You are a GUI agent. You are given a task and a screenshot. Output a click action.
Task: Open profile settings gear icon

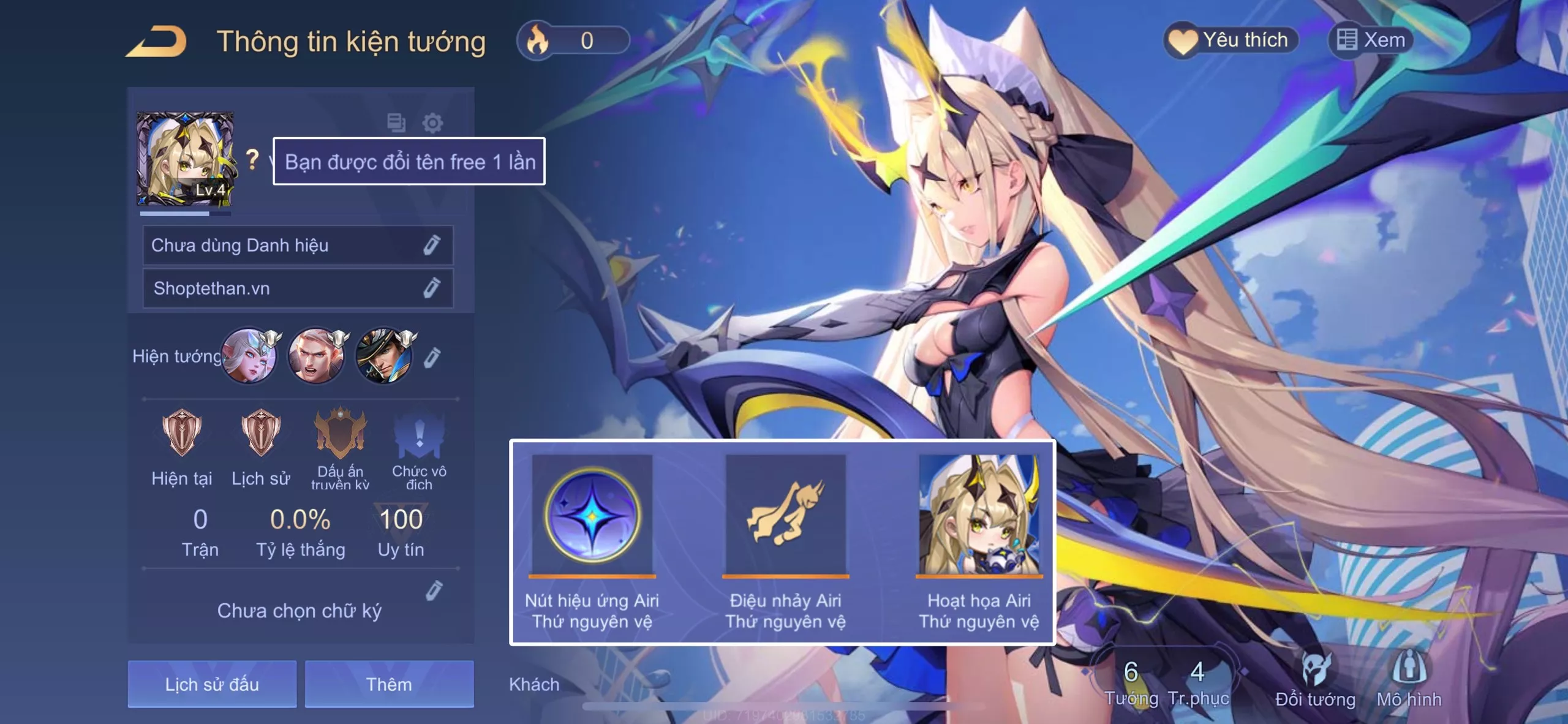point(432,123)
